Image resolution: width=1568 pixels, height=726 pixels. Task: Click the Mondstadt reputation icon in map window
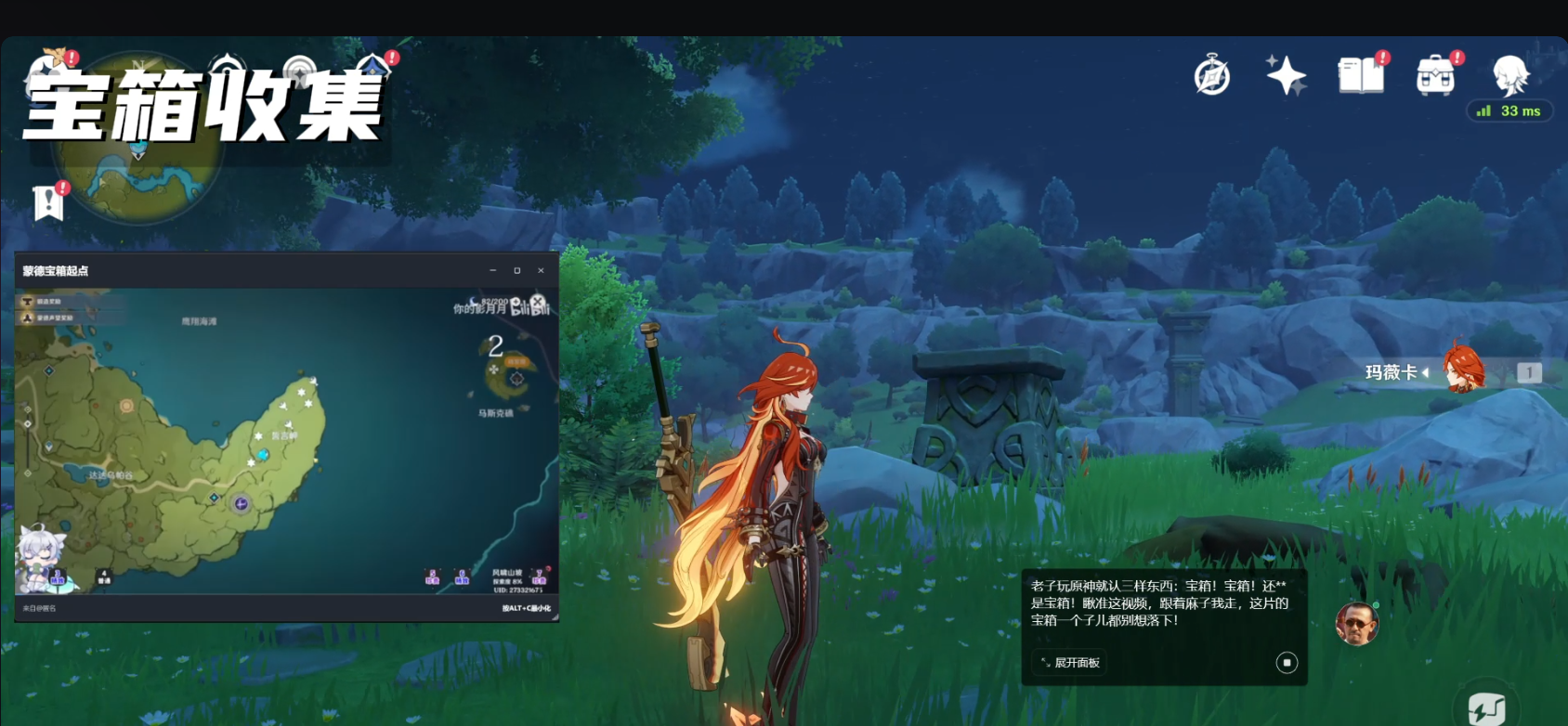[x=28, y=319]
